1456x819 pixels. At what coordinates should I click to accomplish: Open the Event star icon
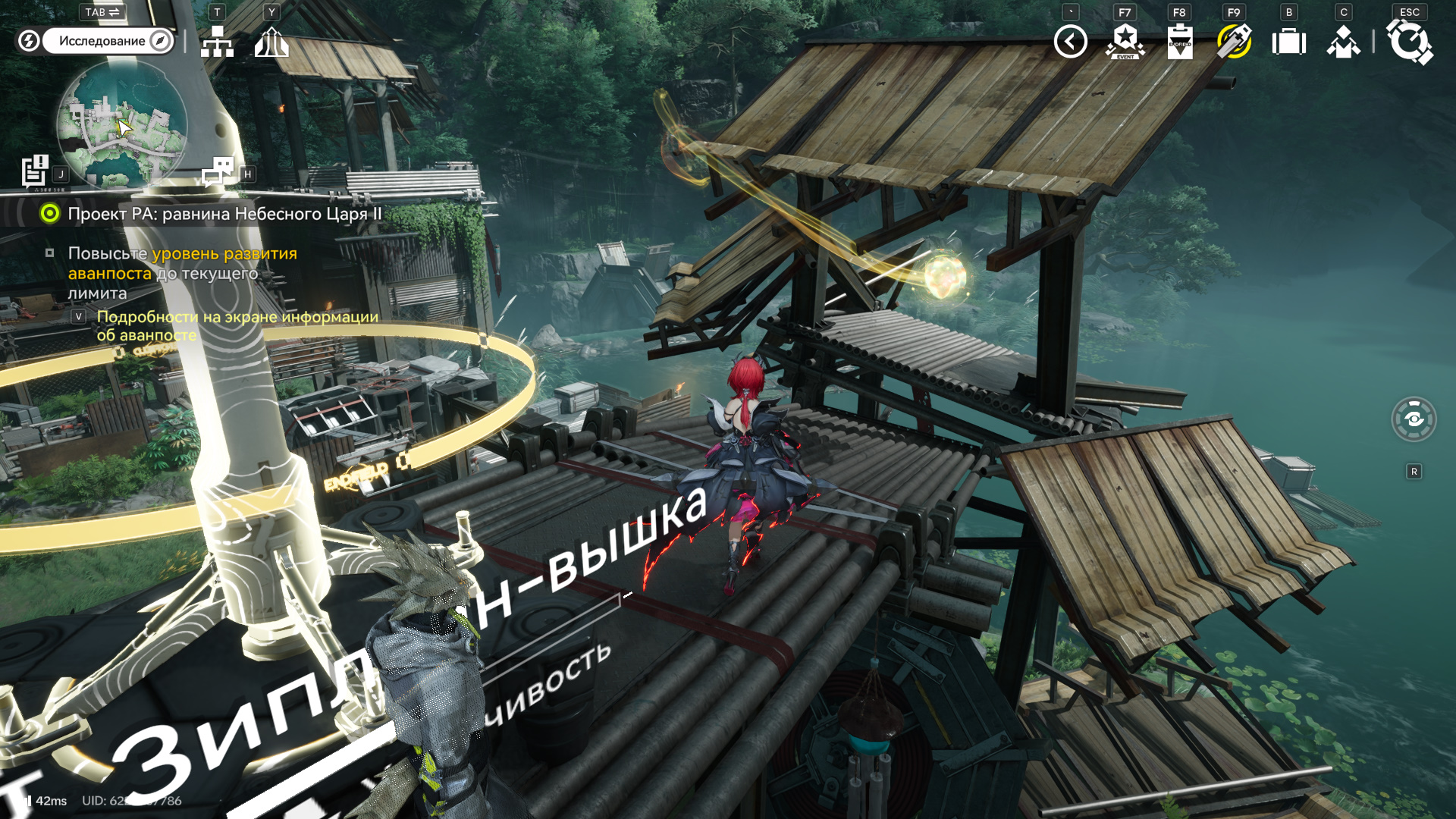click(x=1125, y=42)
